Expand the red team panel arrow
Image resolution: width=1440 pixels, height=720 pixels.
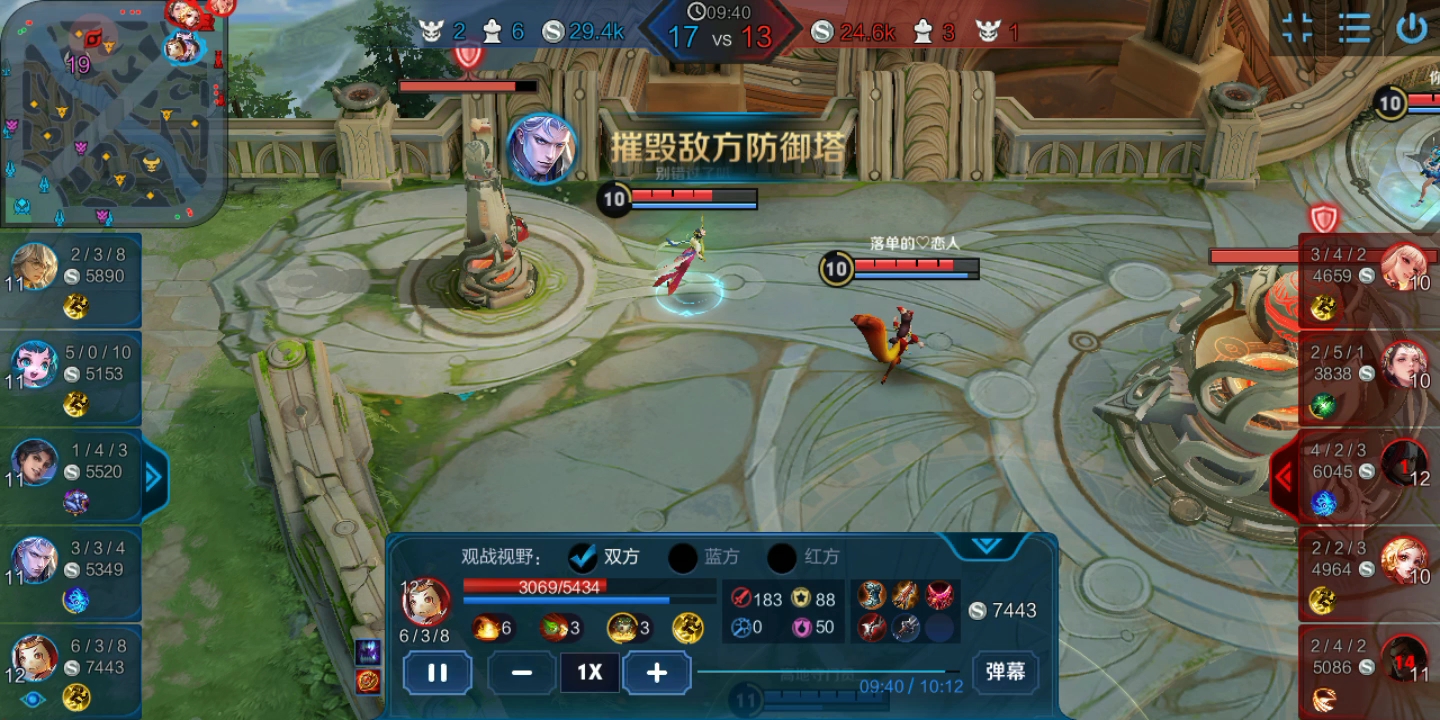point(1284,478)
